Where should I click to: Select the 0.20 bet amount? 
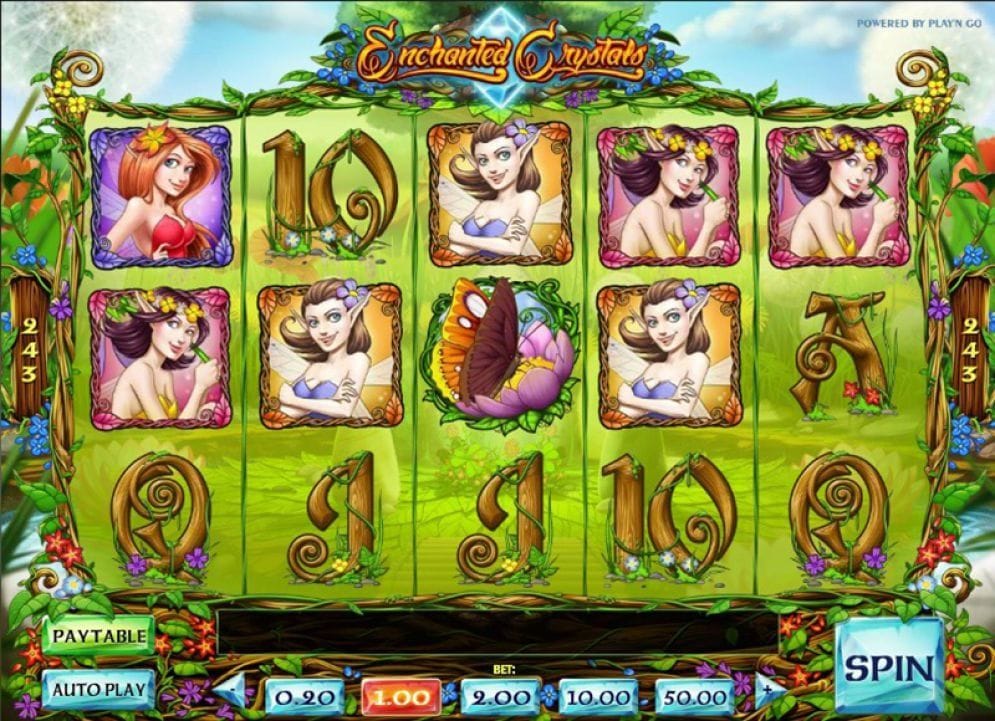303,696
